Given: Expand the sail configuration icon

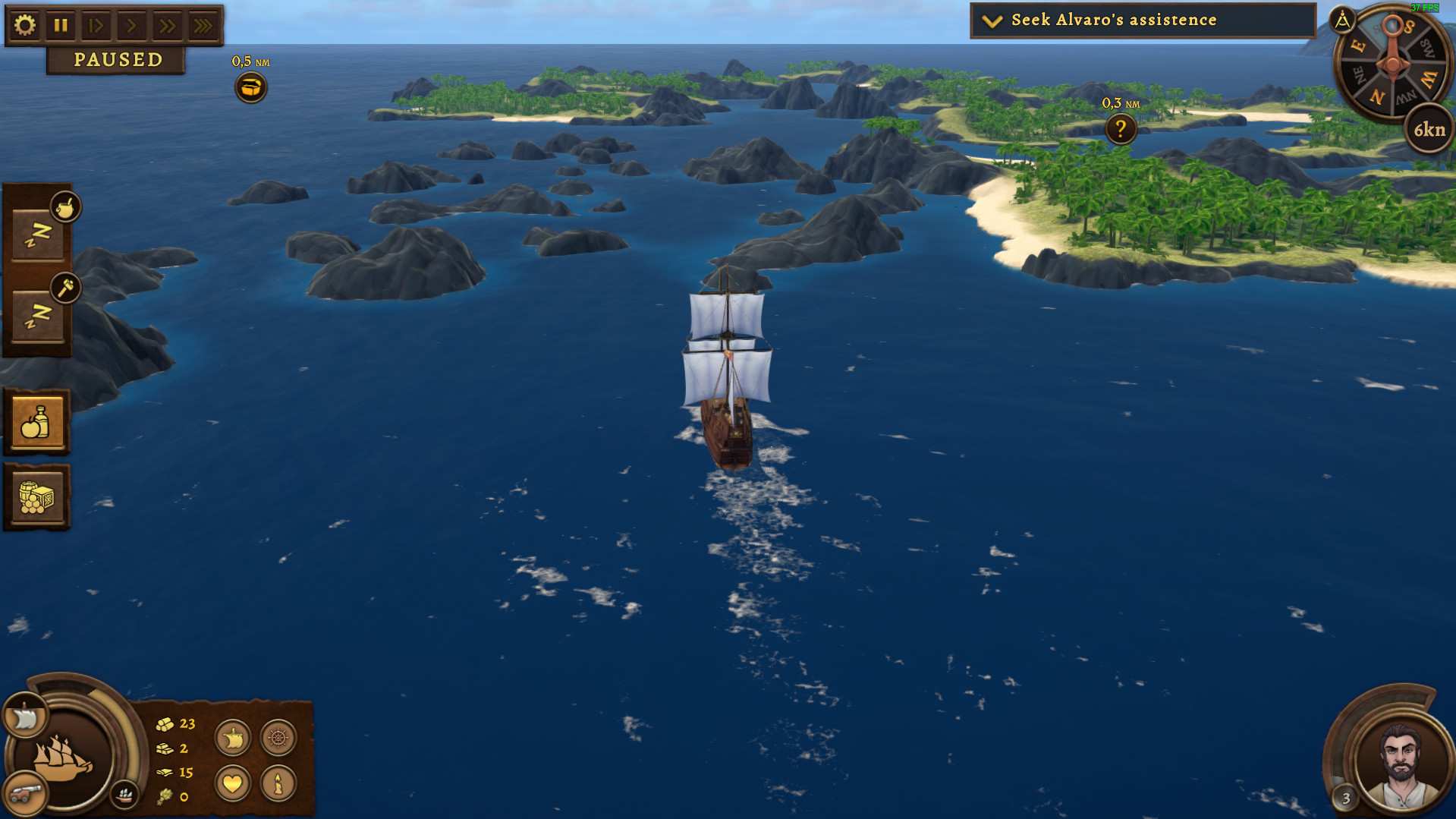Looking at the screenshot, I should tap(232, 737).
